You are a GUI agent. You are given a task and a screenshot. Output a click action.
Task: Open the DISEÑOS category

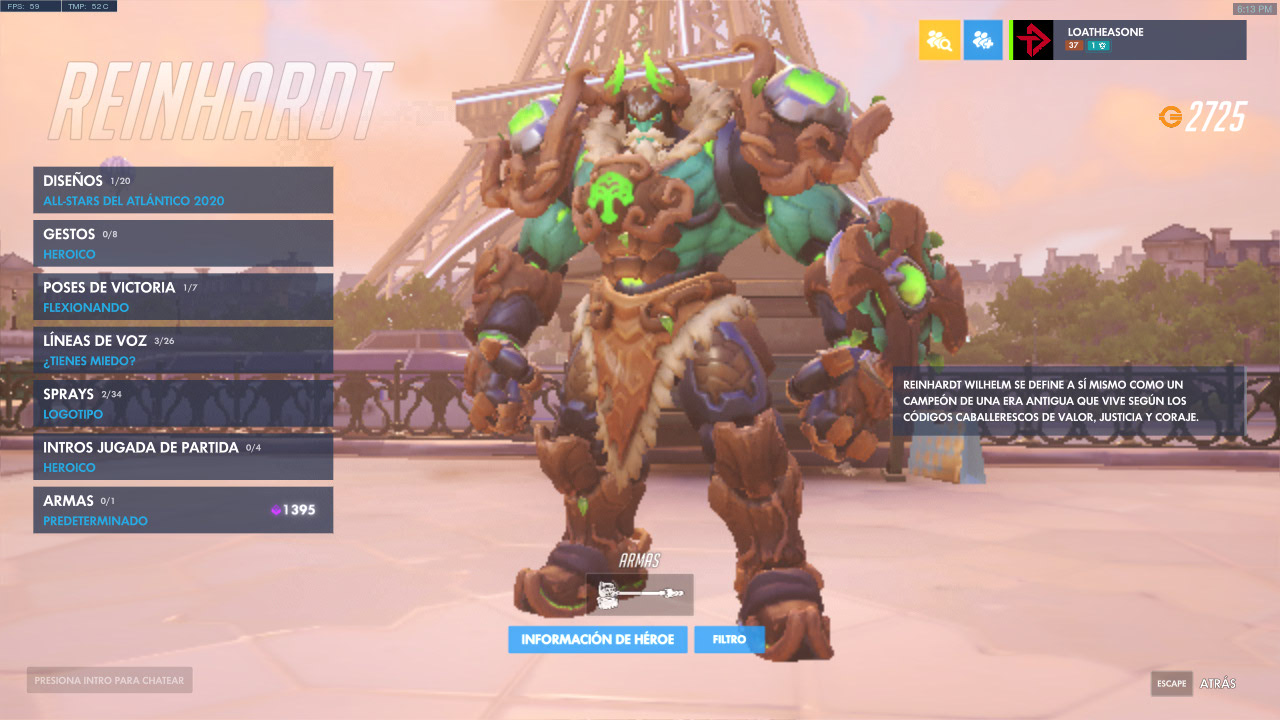(183, 189)
